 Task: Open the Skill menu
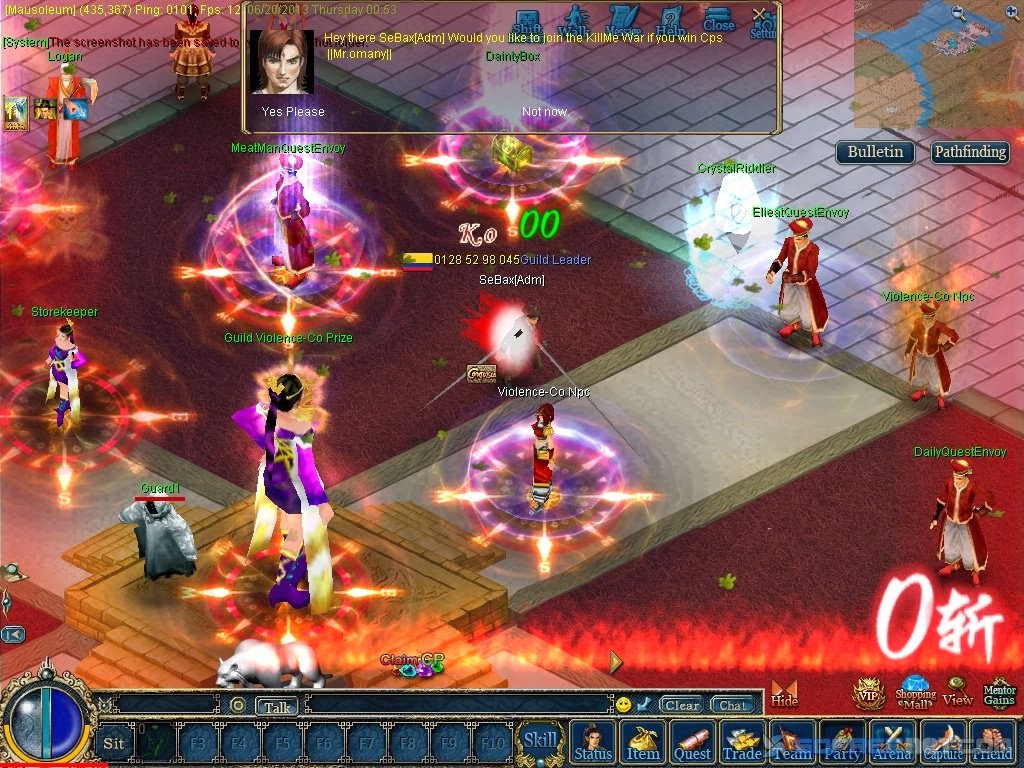click(541, 741)
